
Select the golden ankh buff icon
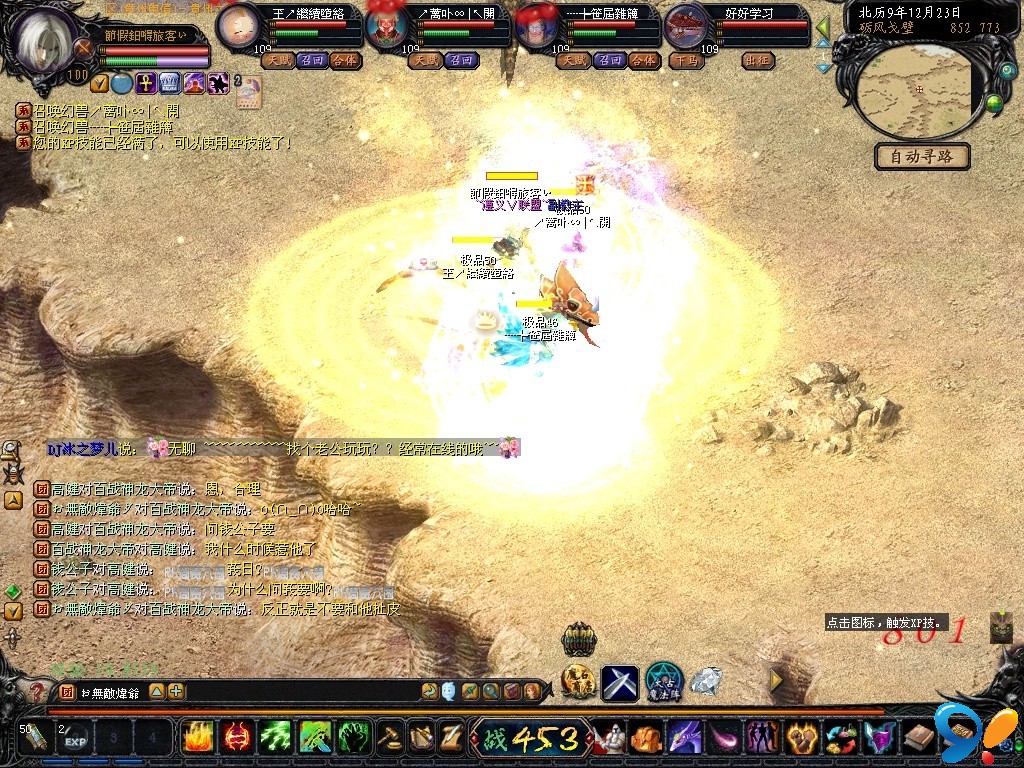coord(145,83)
